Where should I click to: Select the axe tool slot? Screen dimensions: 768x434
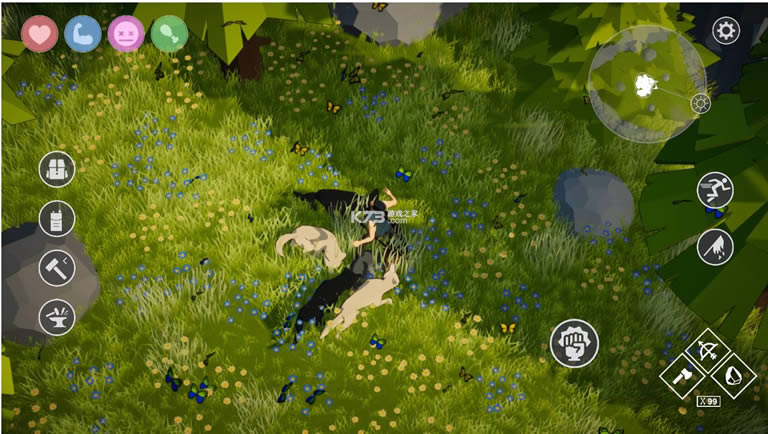coord(685,377)
